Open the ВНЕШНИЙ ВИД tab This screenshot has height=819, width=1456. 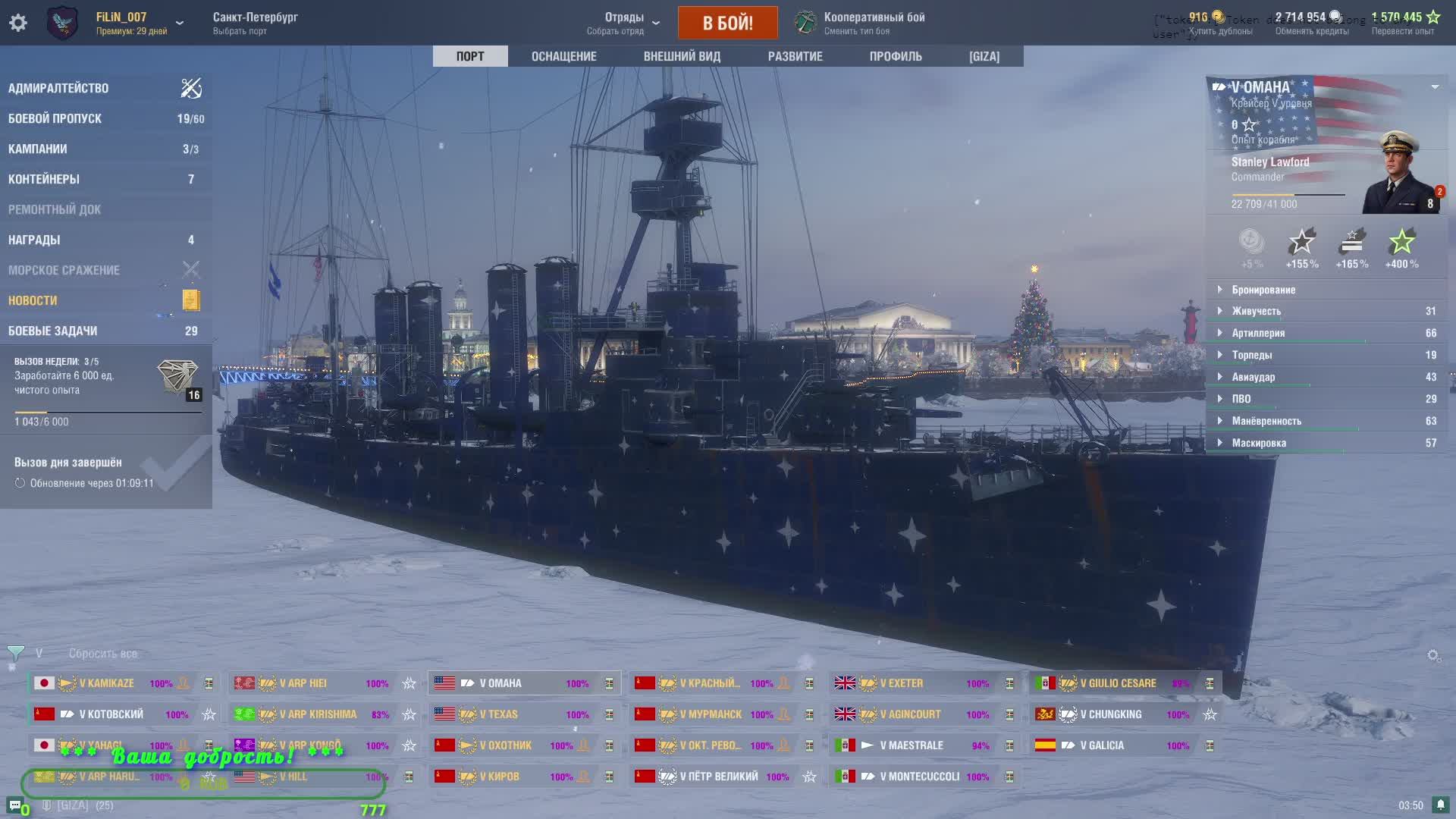click(x=682, y=56)
